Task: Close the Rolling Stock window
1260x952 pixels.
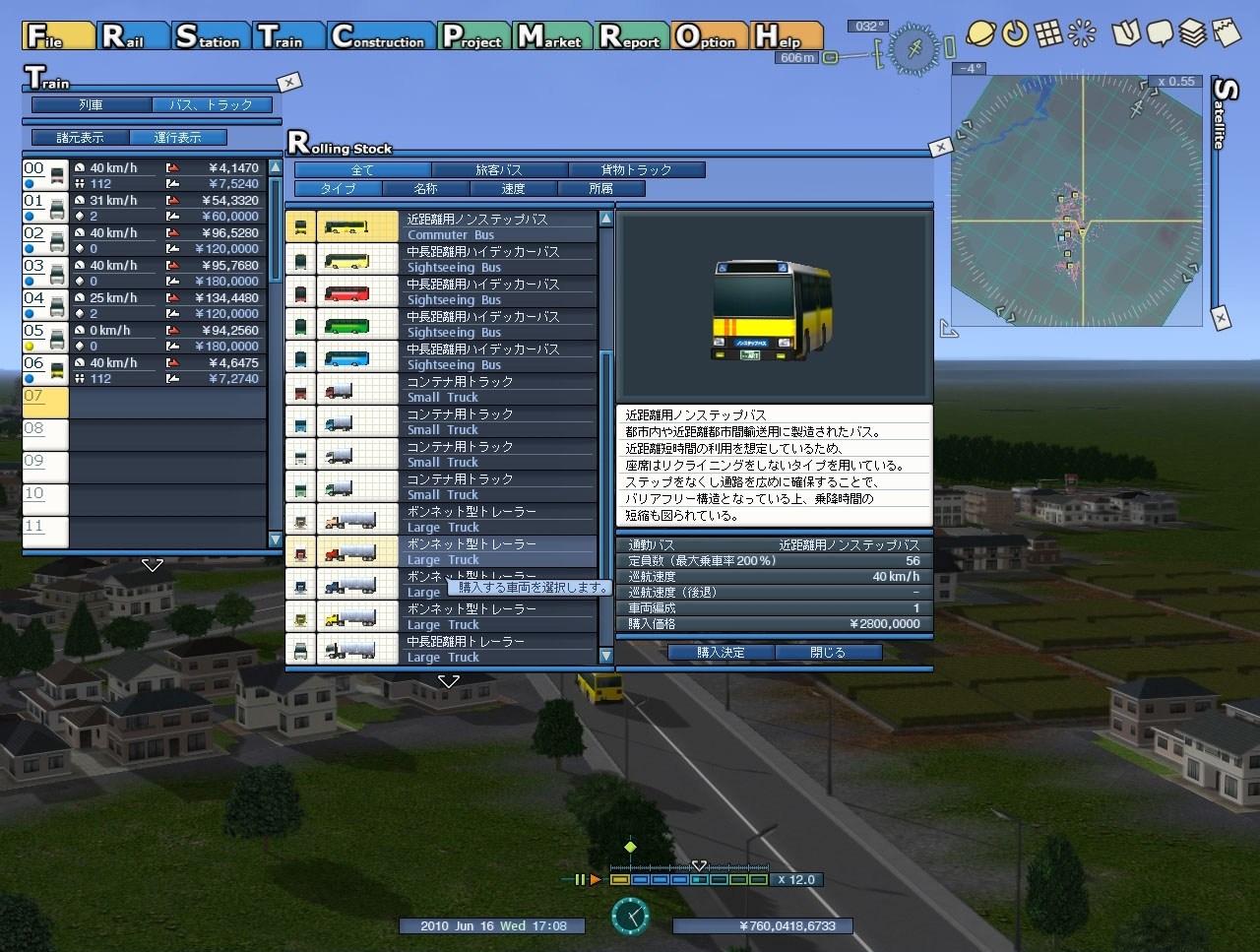Action: coord(941,147)
